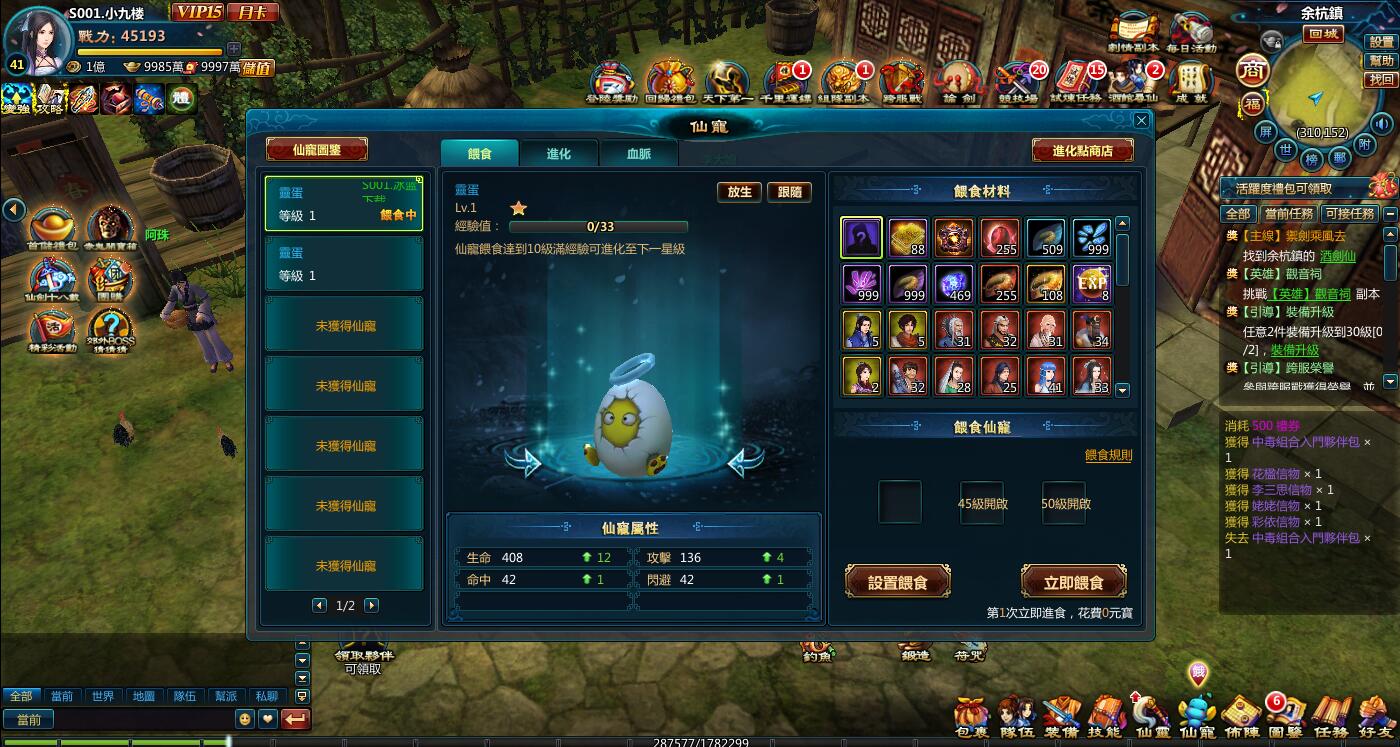Open the 設置 settings button

coord(1381,42)
